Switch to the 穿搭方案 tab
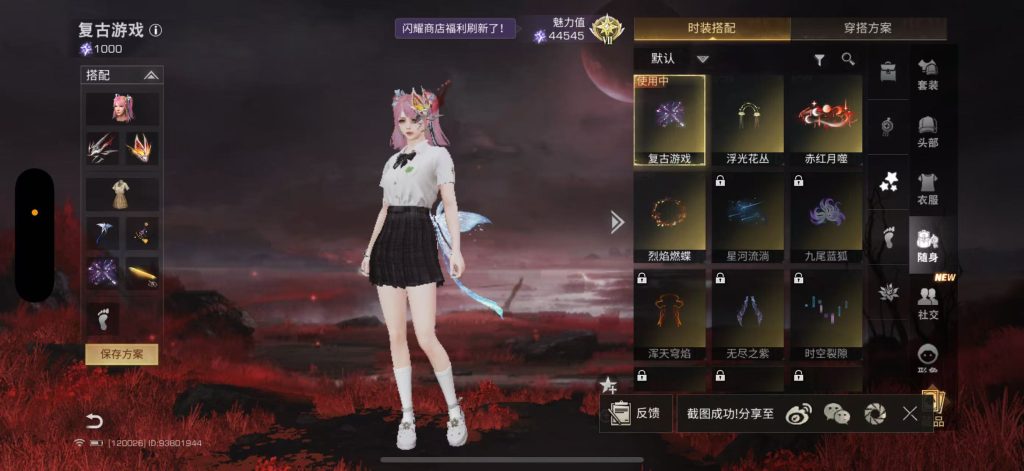 pyautogui.click(x=867, y=28)
